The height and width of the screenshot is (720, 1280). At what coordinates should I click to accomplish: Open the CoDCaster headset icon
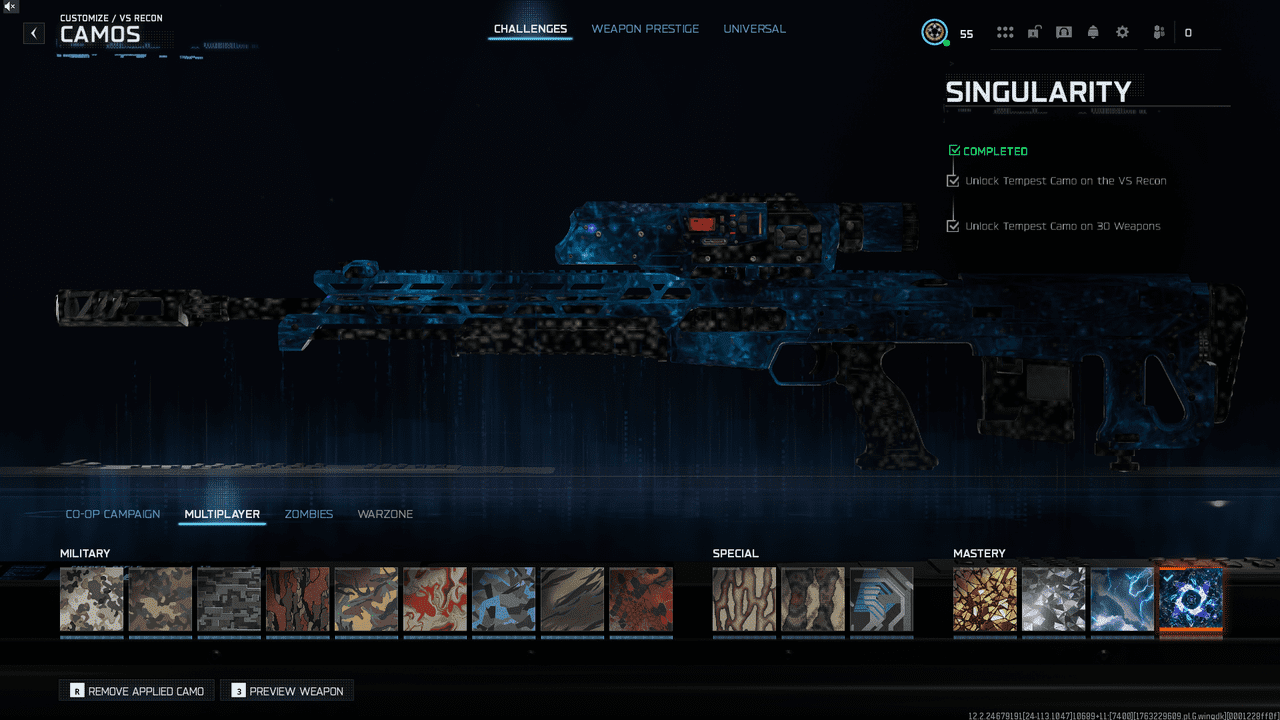tap(1064, 31)
